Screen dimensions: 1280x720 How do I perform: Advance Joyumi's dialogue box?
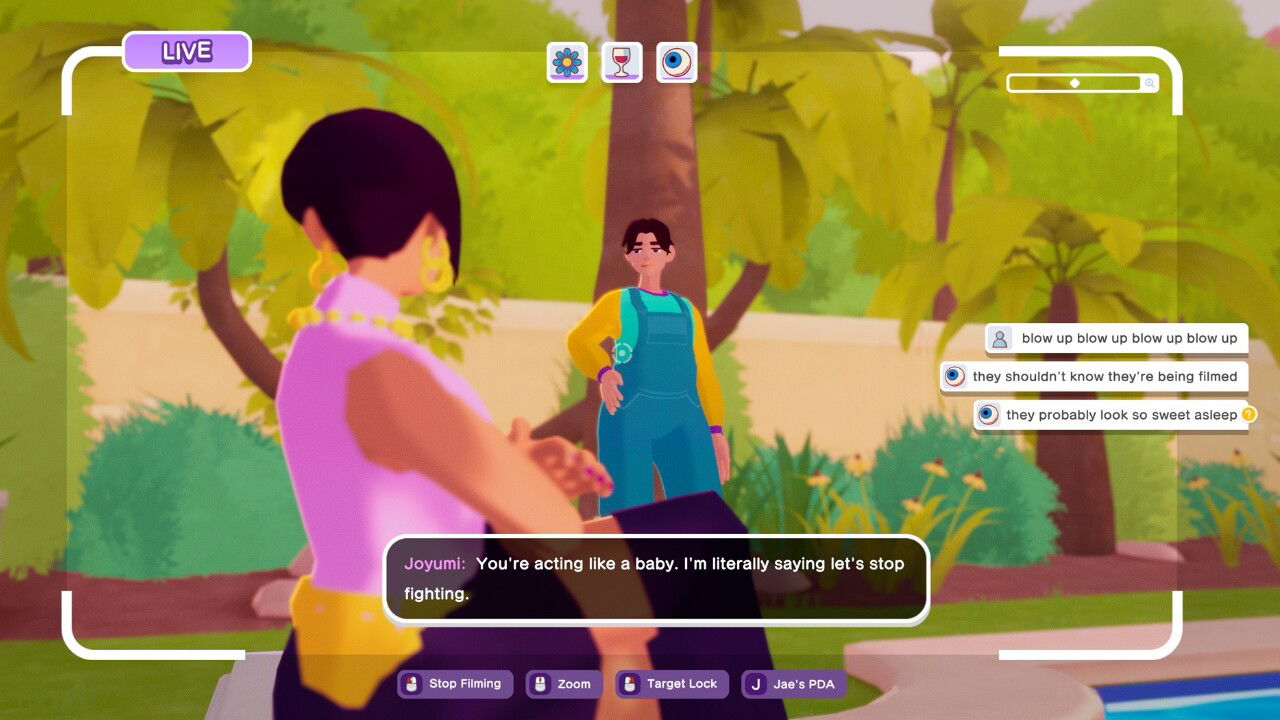point(656,579)
